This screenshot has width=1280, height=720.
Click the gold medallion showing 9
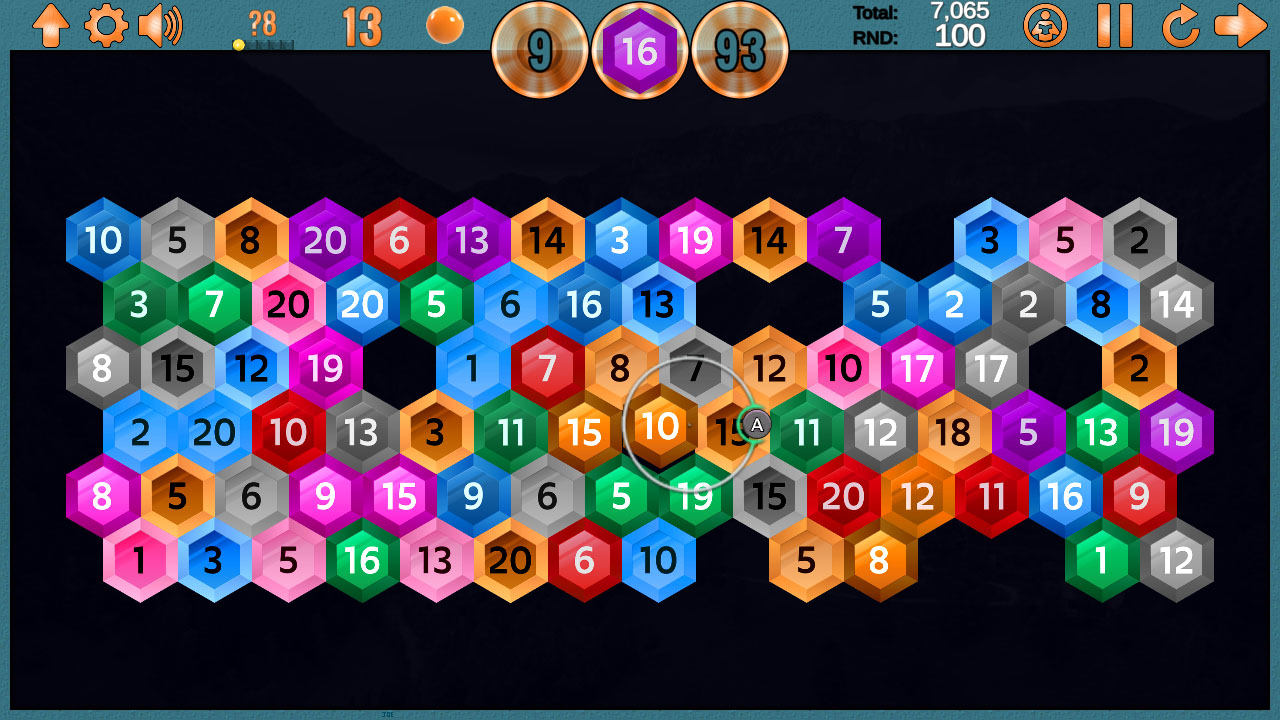(541, 50)
